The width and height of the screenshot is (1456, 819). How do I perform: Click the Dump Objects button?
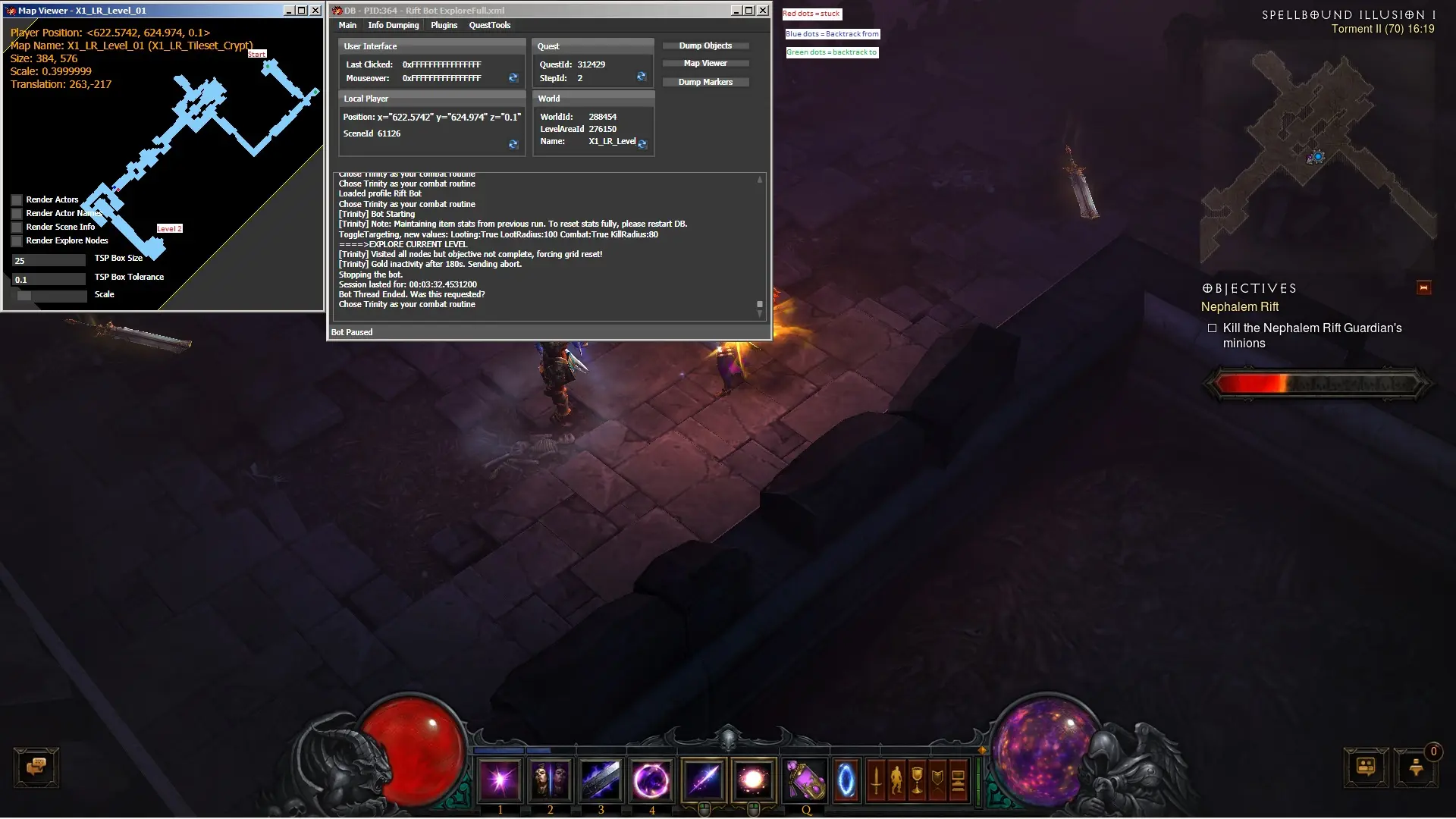(705, 45)
